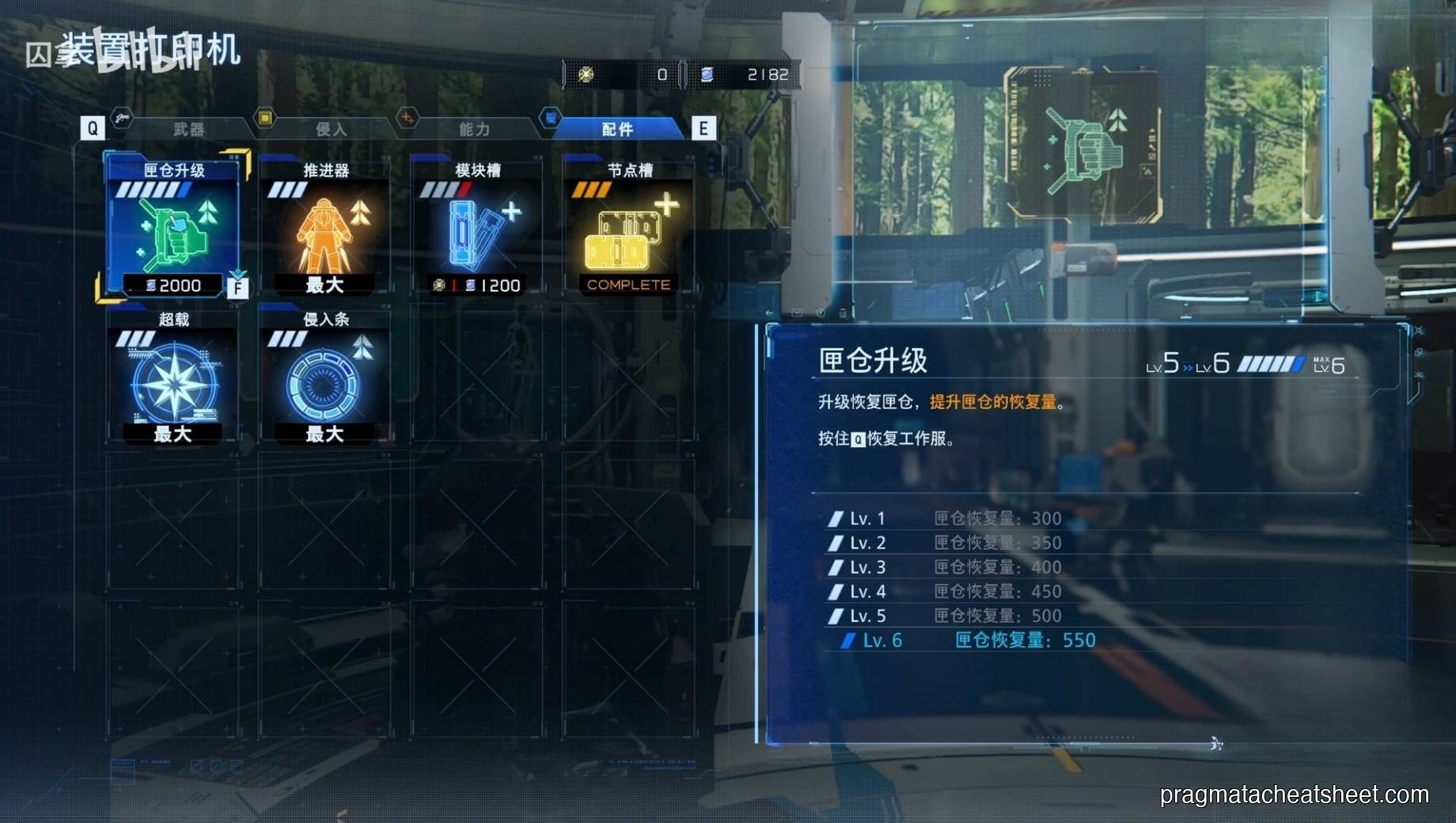Click the COMPLETE label on 节点槽 card

628,285
